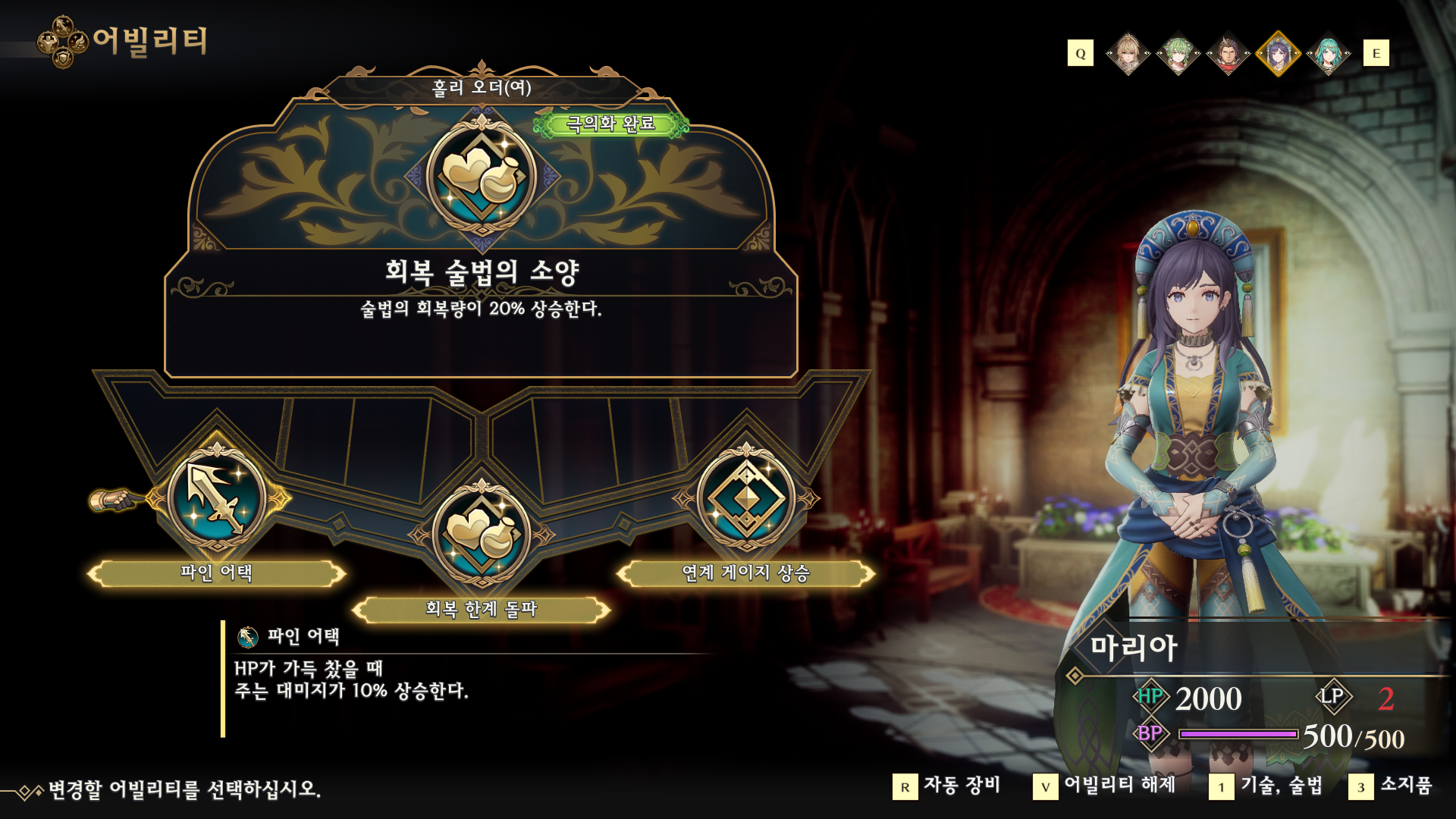Open the 소지품 inventory screen
Viewport: 1456px width, 819px height.
click(x=1391, y=786)
